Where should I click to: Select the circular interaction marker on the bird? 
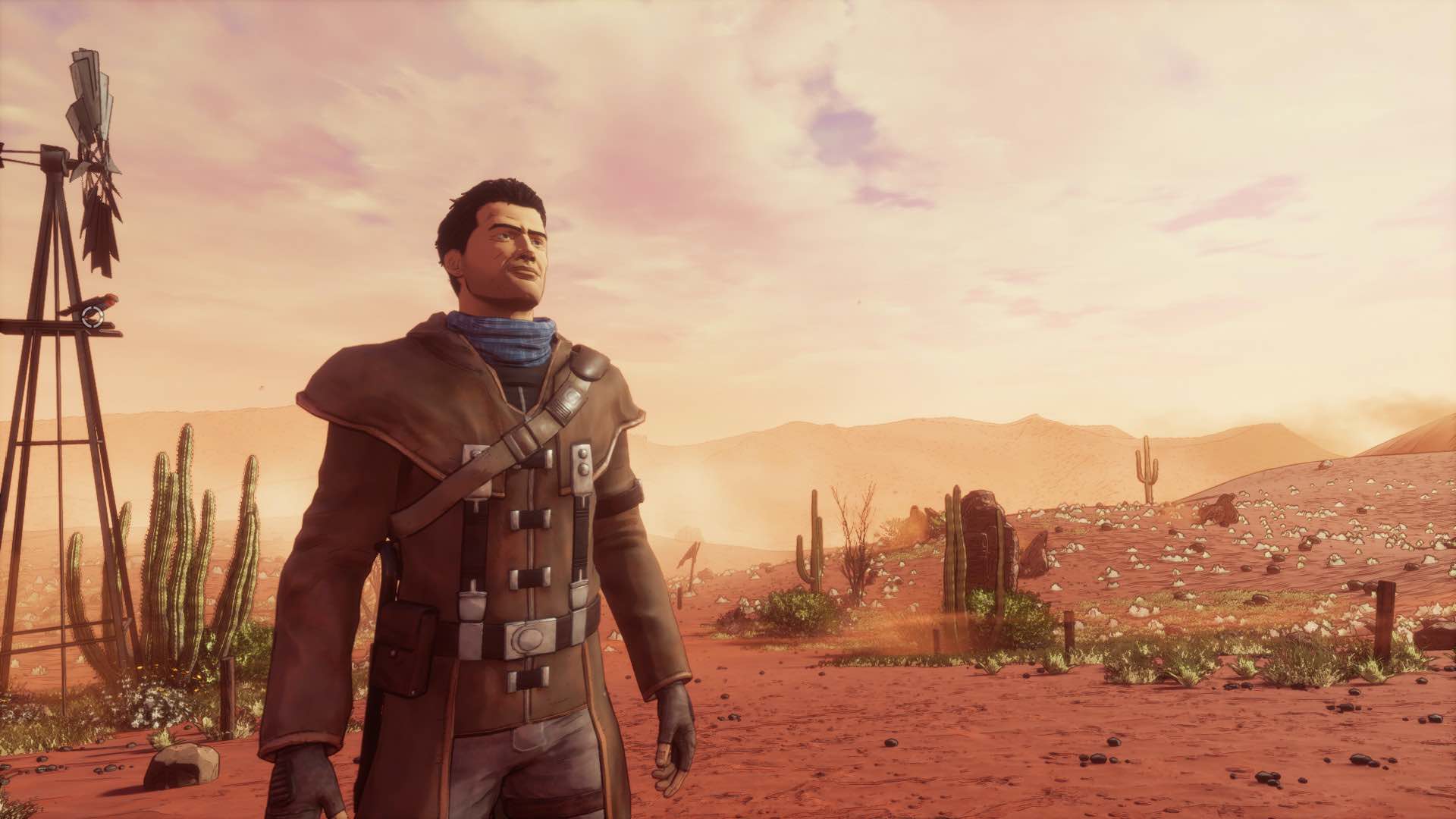93,316
